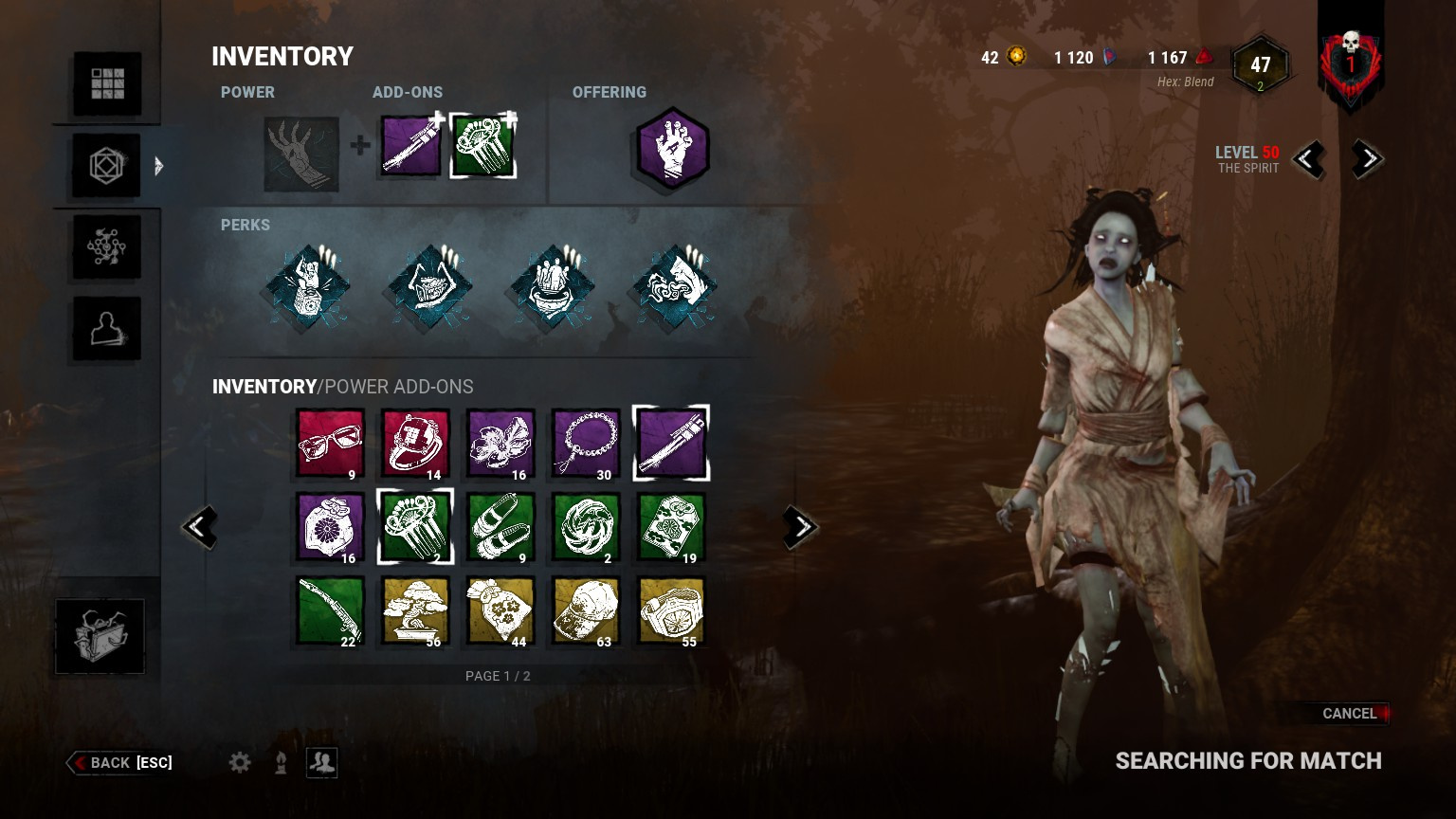The width and height of the screenshot is (1456, 819).
Task: Open the settings gear icon
Action: [240, 762]
